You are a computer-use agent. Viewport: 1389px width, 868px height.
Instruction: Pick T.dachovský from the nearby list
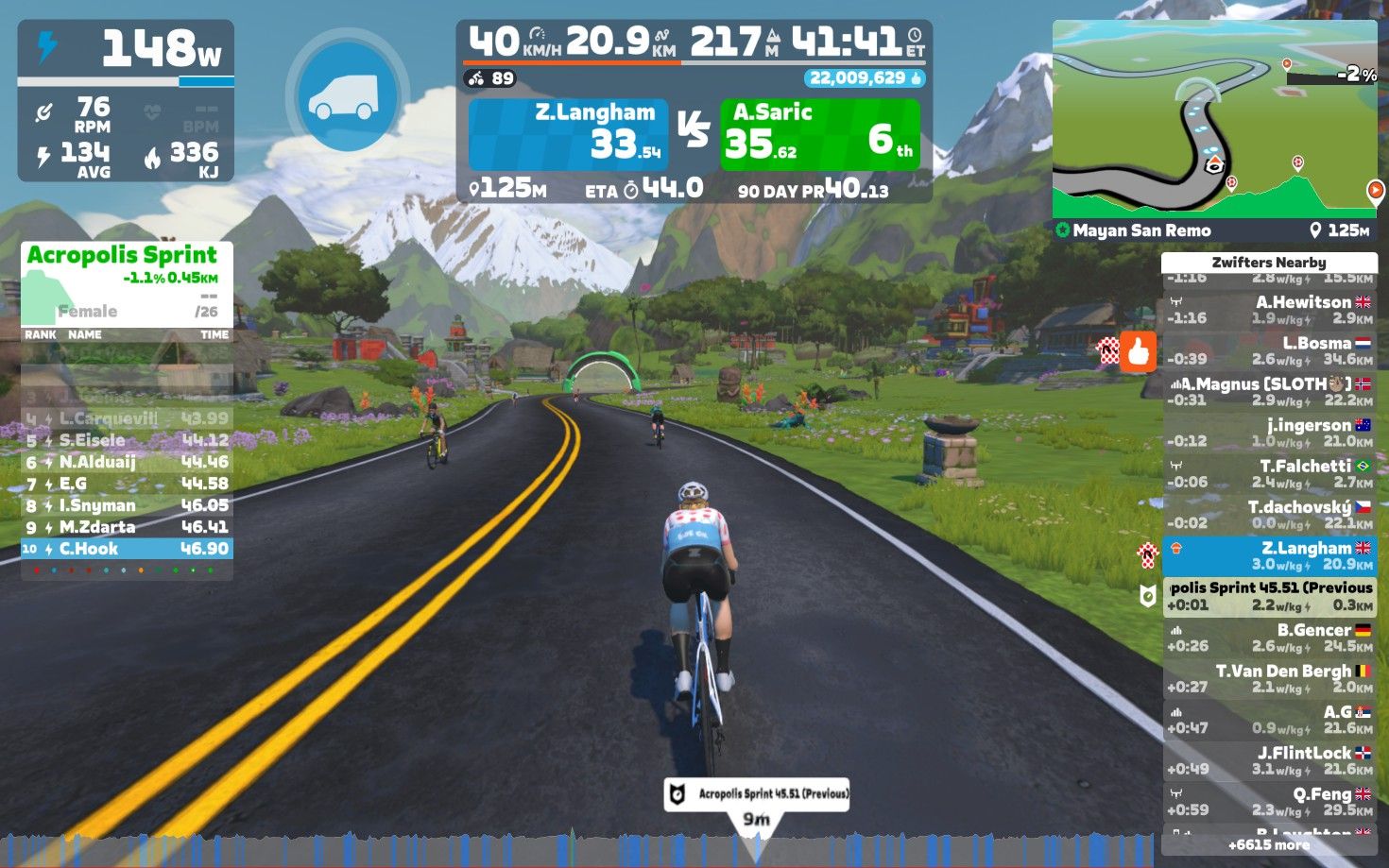coord(1268,515)
